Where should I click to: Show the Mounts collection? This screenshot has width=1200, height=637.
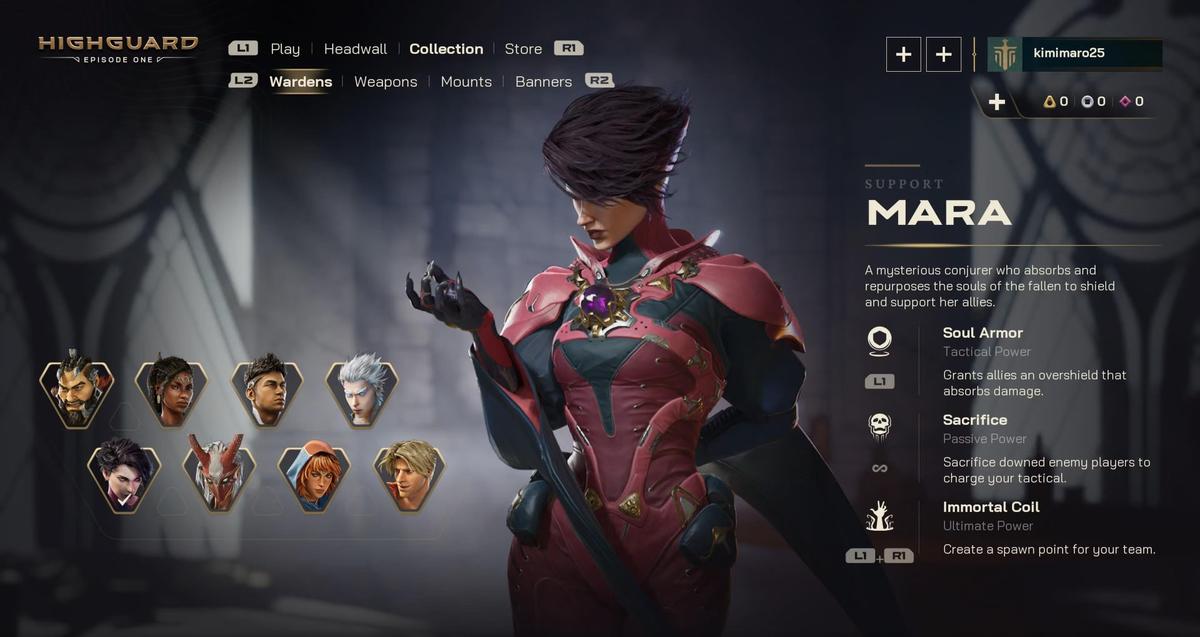tap(466, 82)
